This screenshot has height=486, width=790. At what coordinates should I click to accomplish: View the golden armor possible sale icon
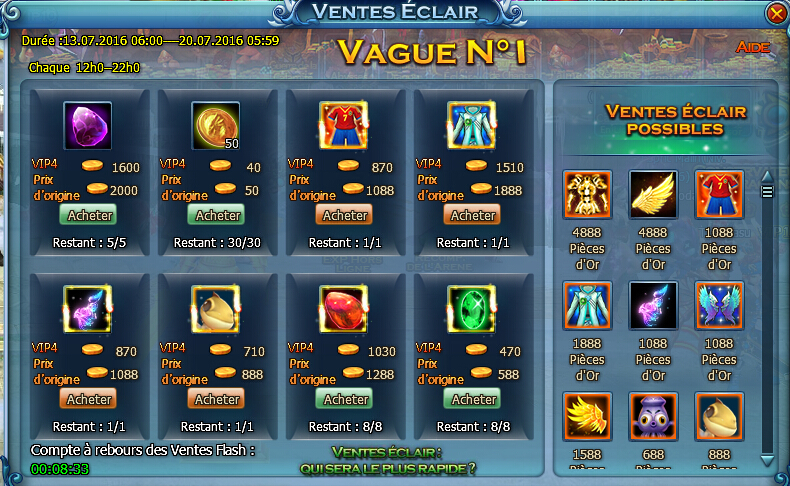587,196
